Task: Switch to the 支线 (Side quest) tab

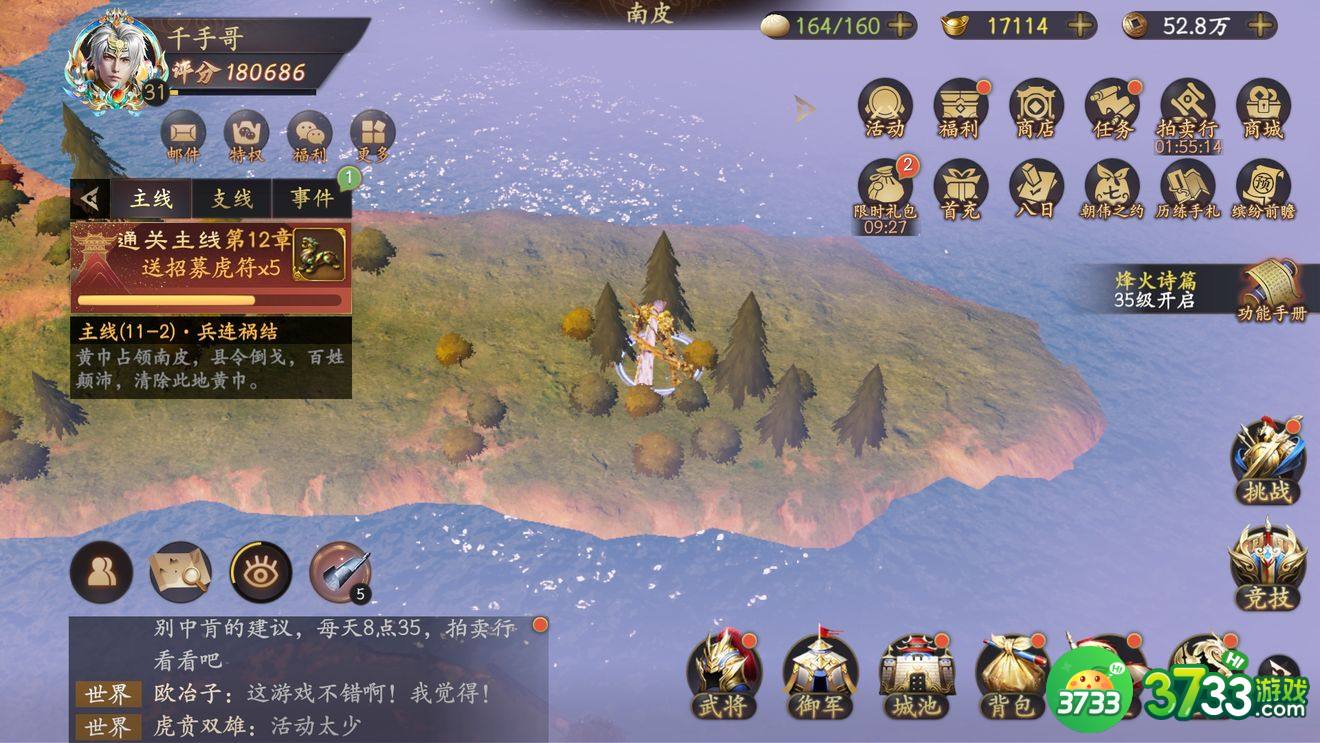Action: [x=231, y=199]
